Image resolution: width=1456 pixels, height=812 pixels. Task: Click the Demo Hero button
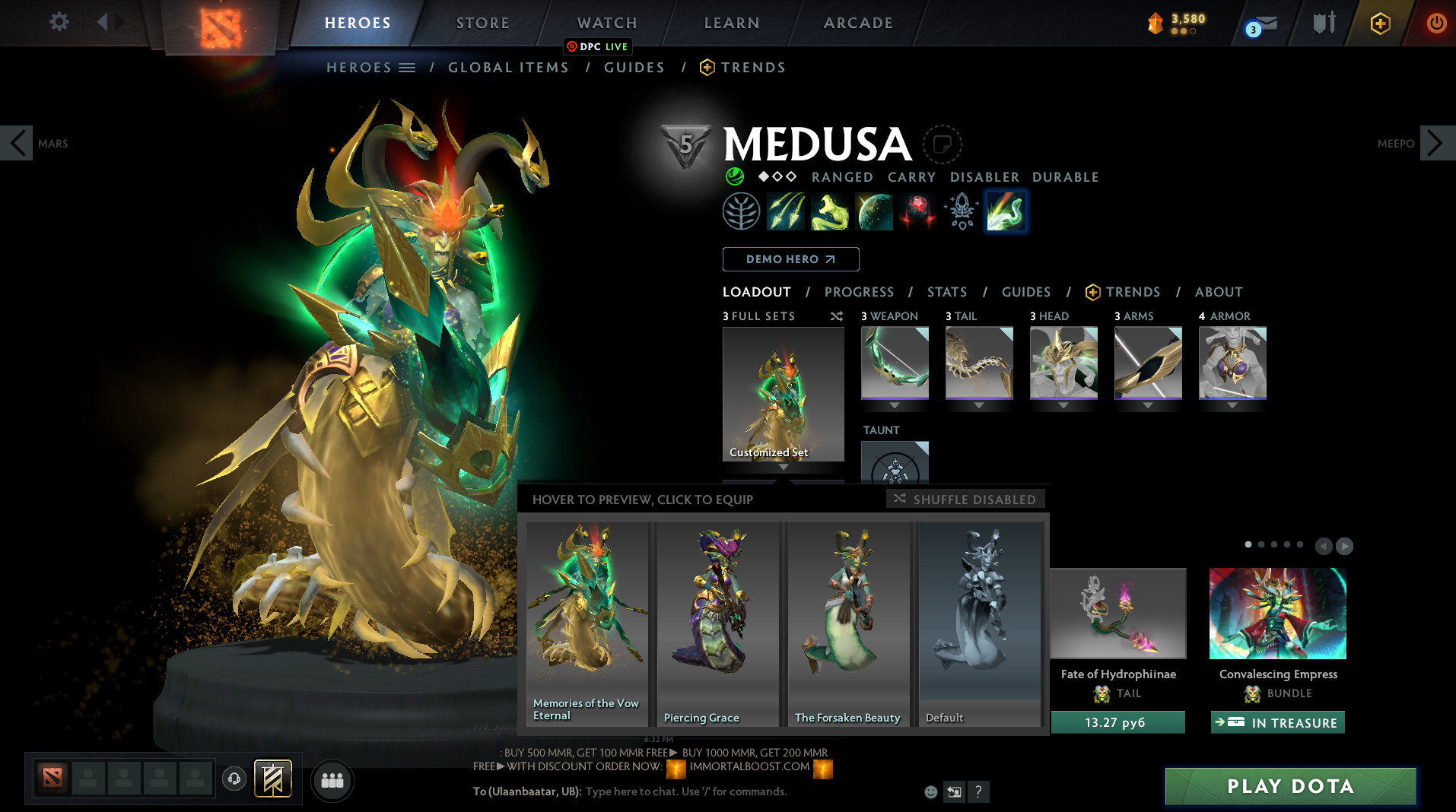pyautogui.click(x=790, y=259)
